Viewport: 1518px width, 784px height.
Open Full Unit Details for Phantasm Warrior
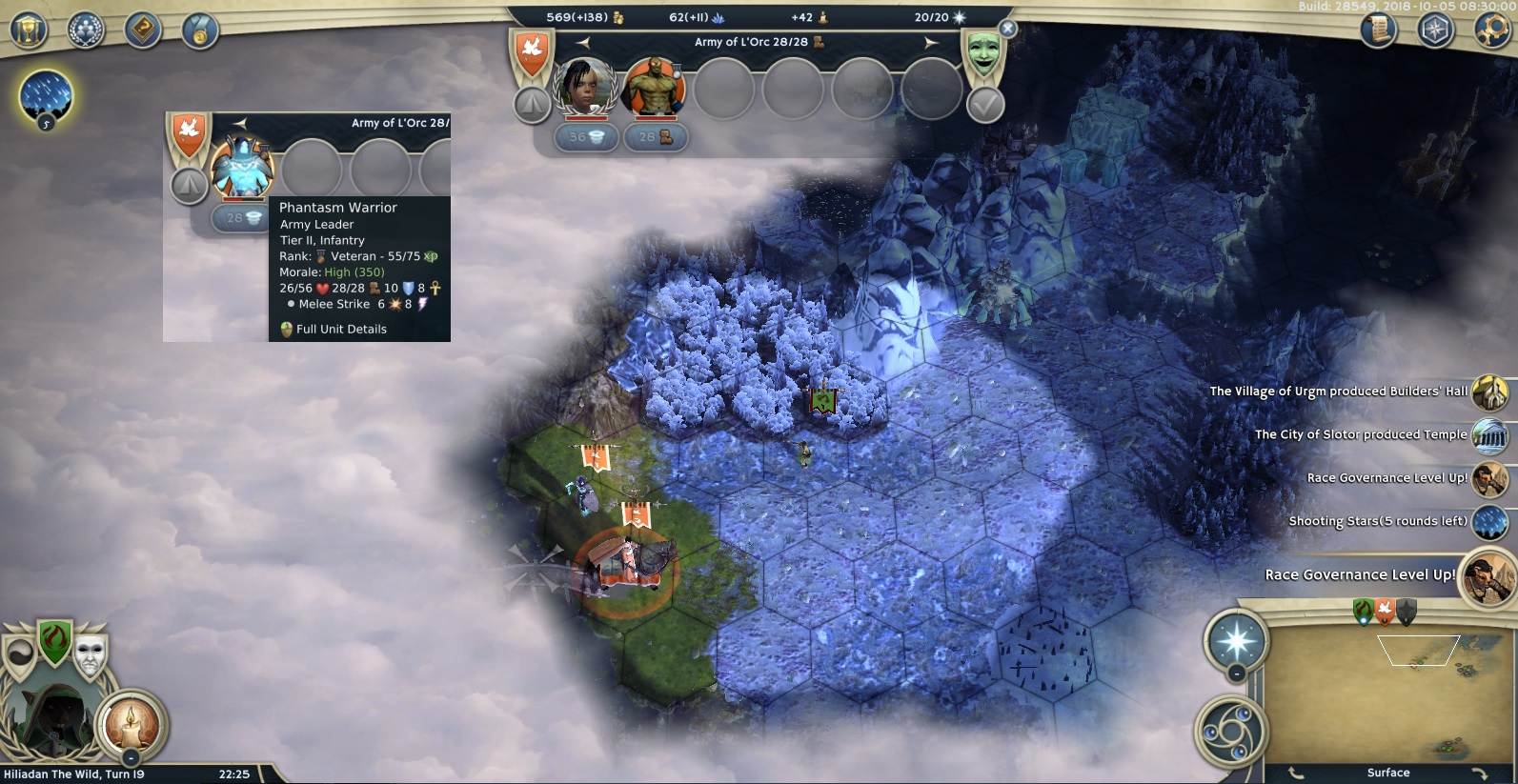coord(340,330)
